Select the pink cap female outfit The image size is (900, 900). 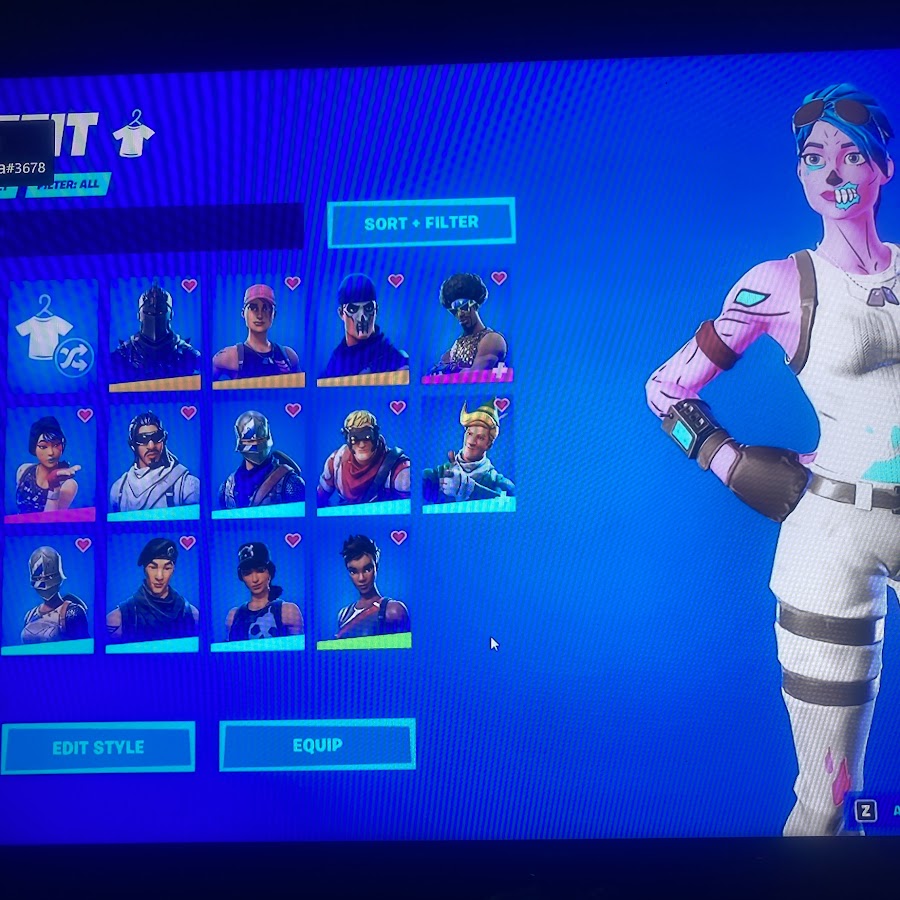pyautogui.click(x=258, y=333)
